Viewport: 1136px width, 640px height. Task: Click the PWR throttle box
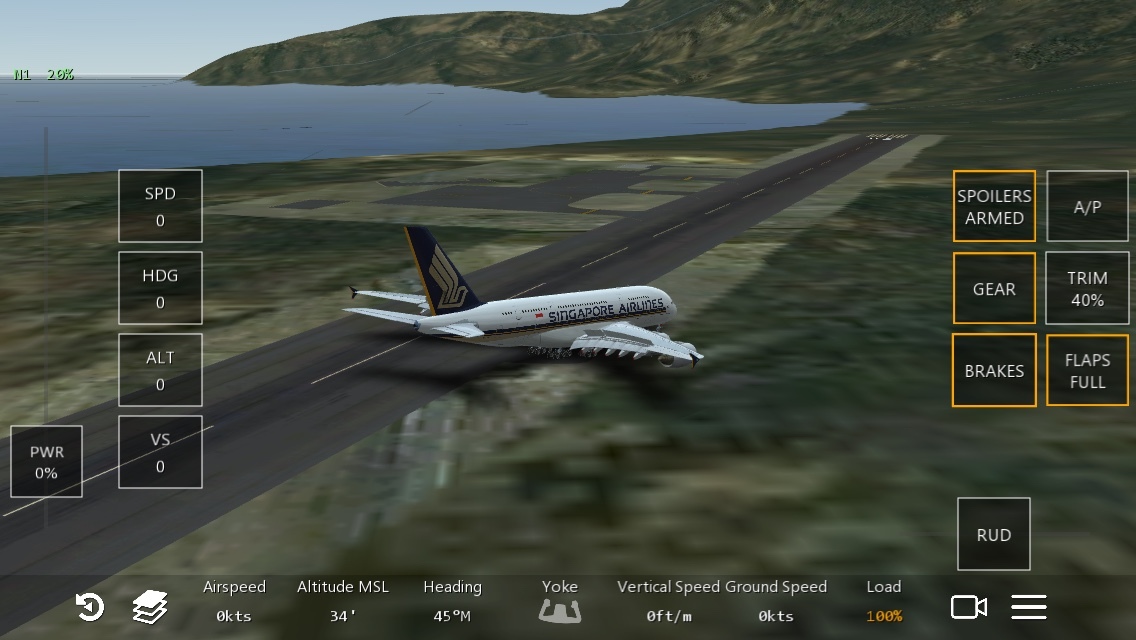[x=46, y=462]
